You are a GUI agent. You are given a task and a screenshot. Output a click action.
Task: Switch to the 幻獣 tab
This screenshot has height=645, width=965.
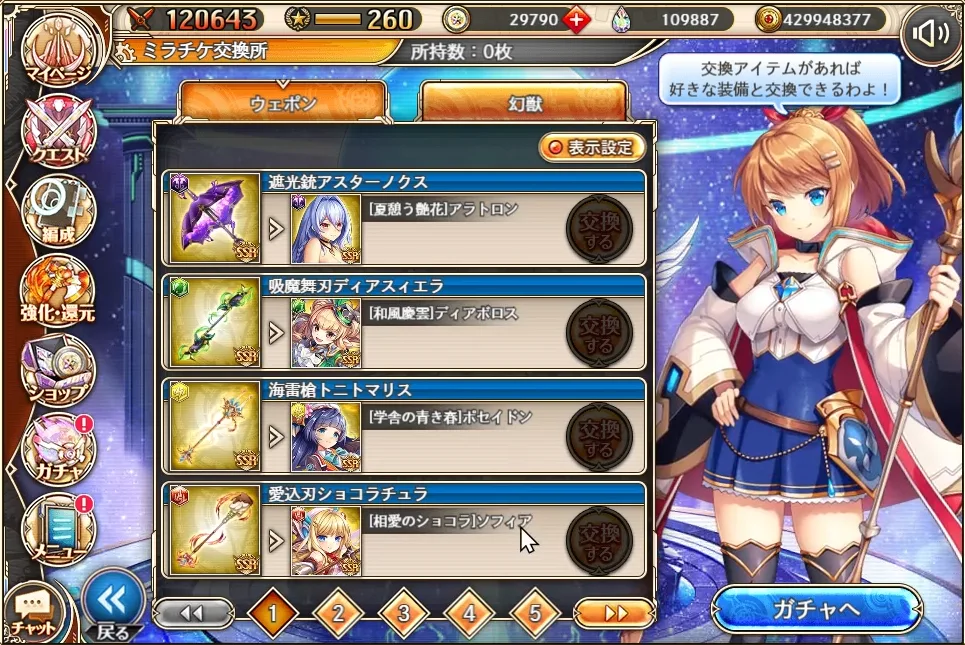tap(524, 103)
